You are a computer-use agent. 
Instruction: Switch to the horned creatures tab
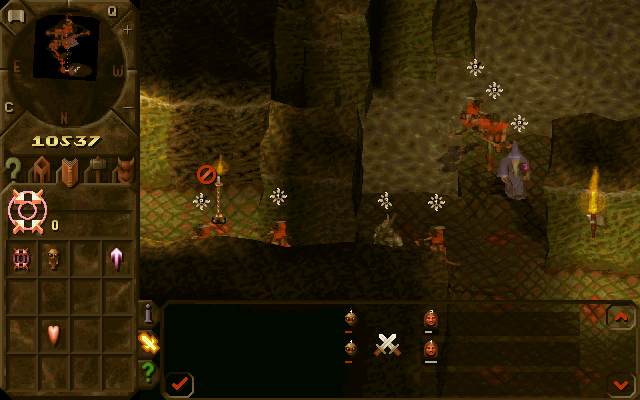point(123,170)
